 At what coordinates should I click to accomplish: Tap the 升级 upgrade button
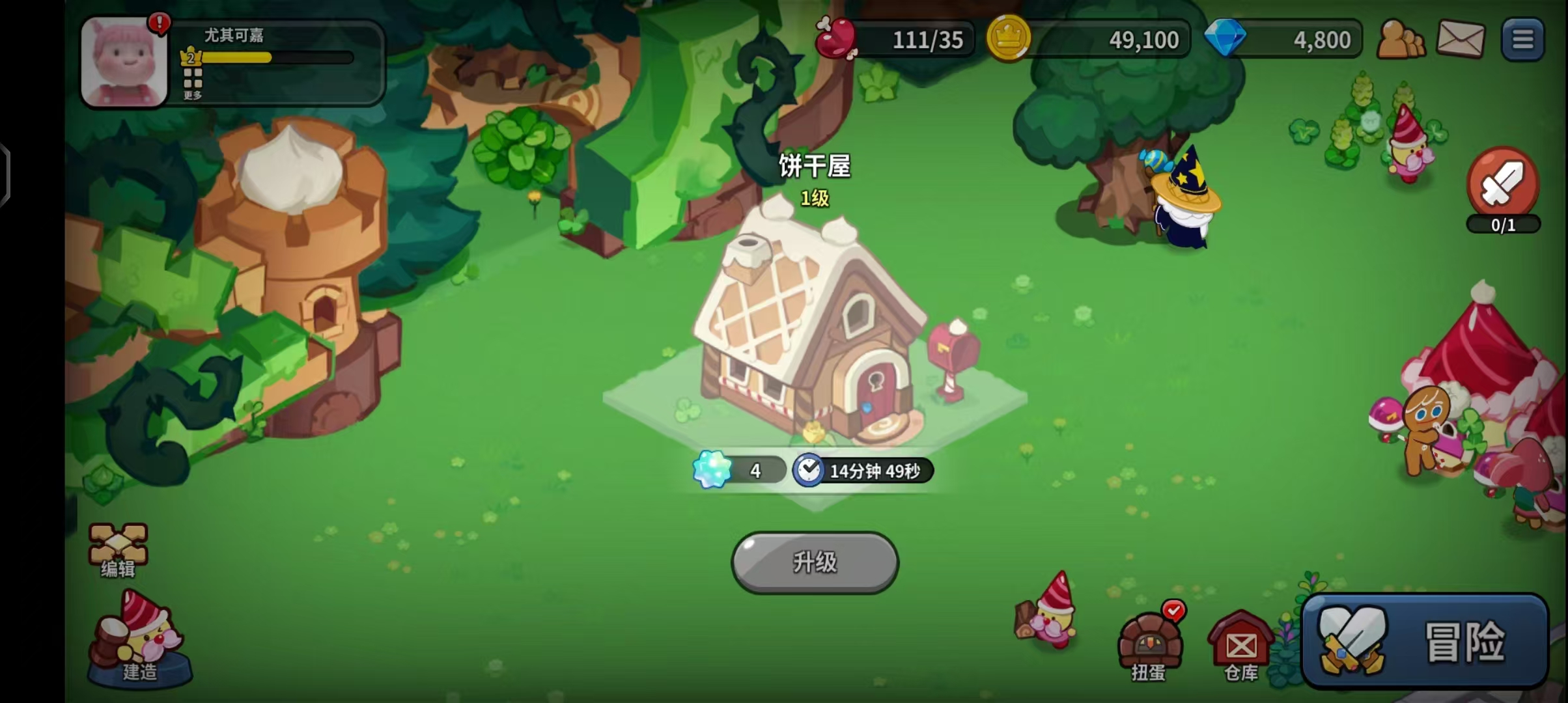(x=815, y=562)
